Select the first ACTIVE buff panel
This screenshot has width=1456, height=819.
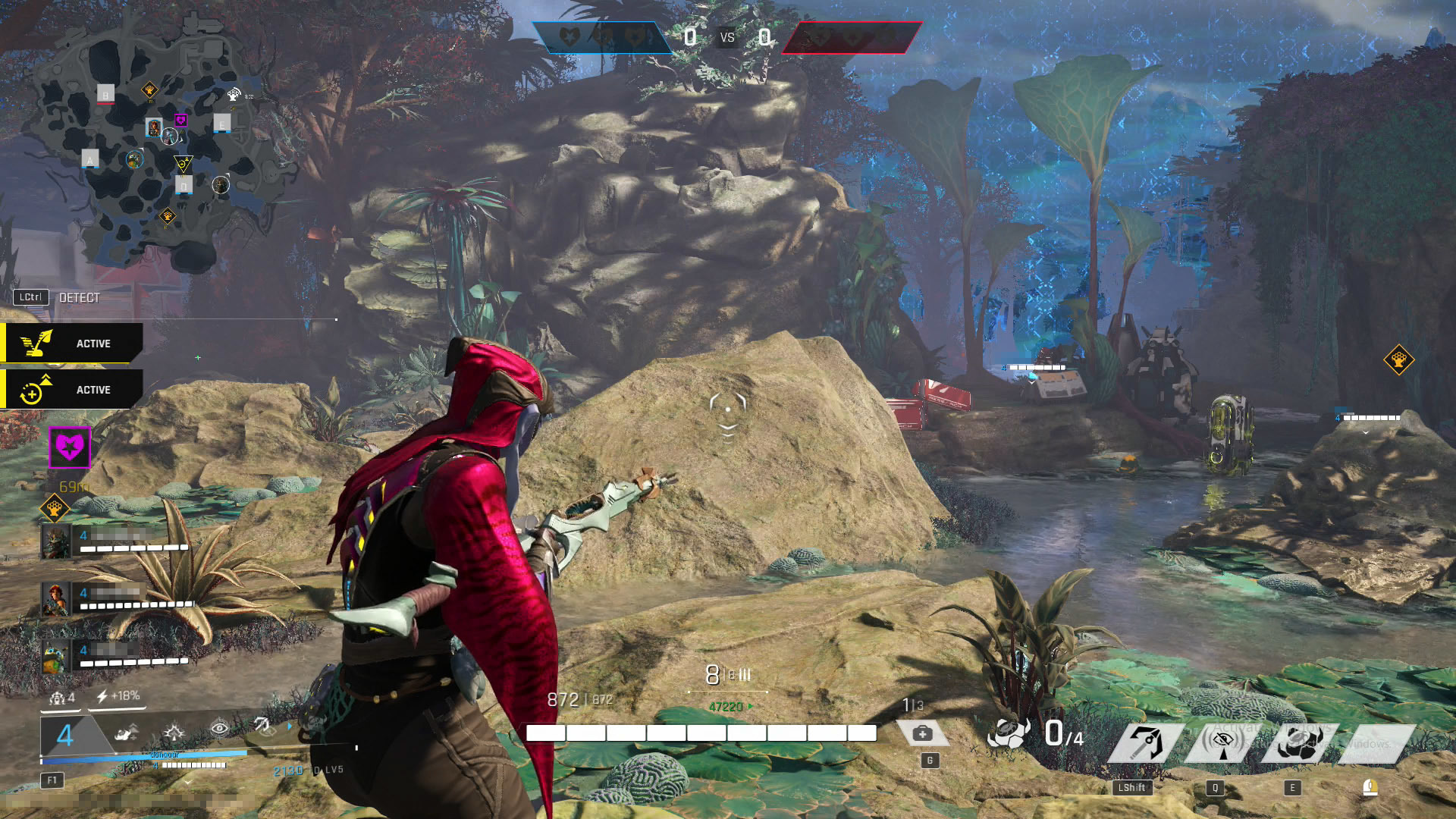pyautogui.click(x=72, y=344)
